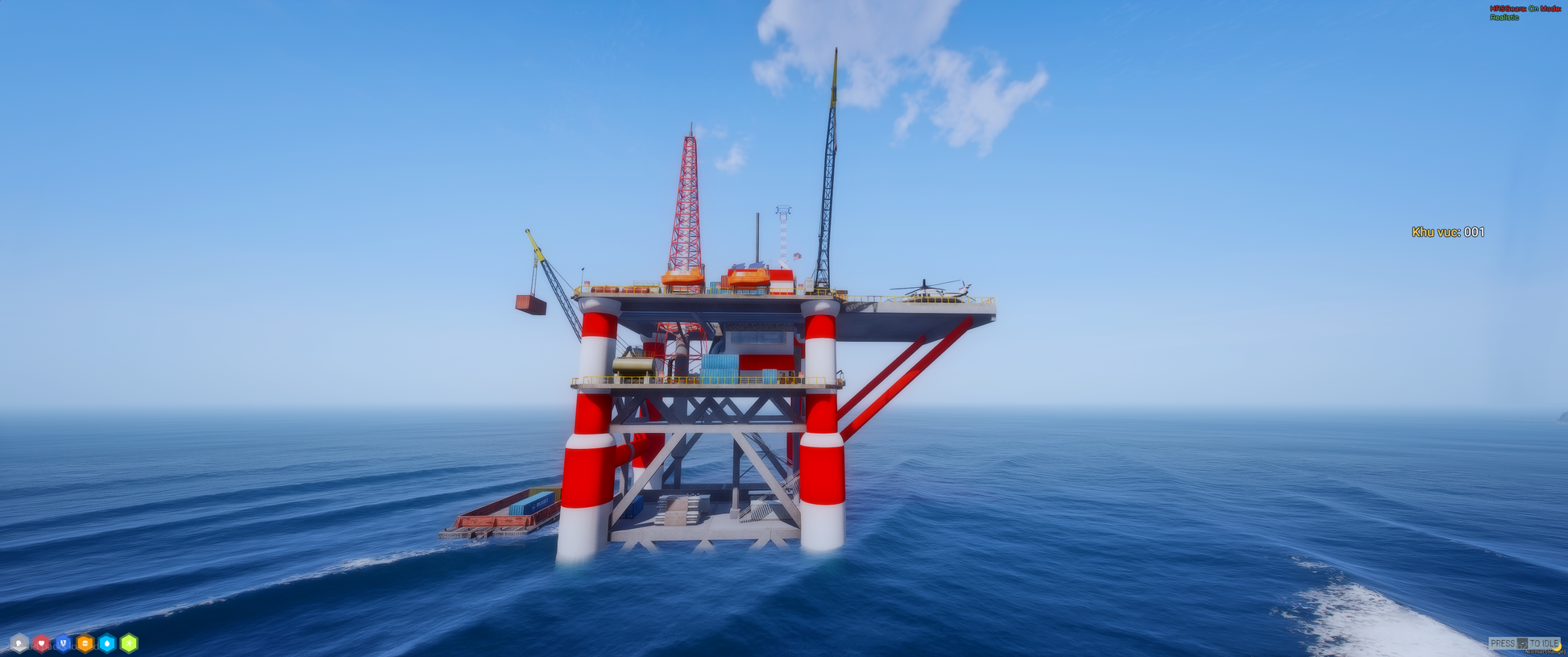
Task: Select the red heart health icon
Action: click(x=40, y=643)
